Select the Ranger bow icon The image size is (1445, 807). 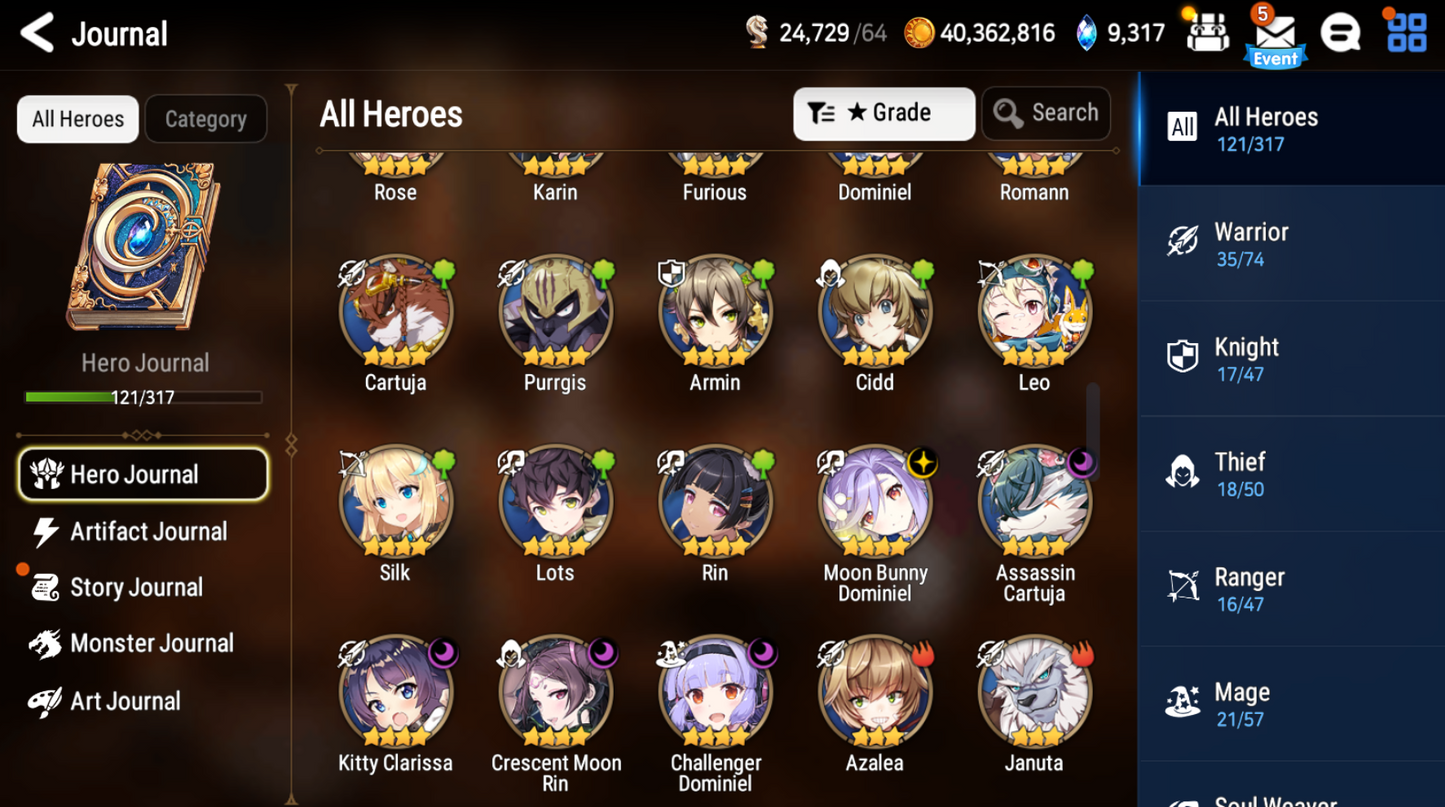(1184, 587)
